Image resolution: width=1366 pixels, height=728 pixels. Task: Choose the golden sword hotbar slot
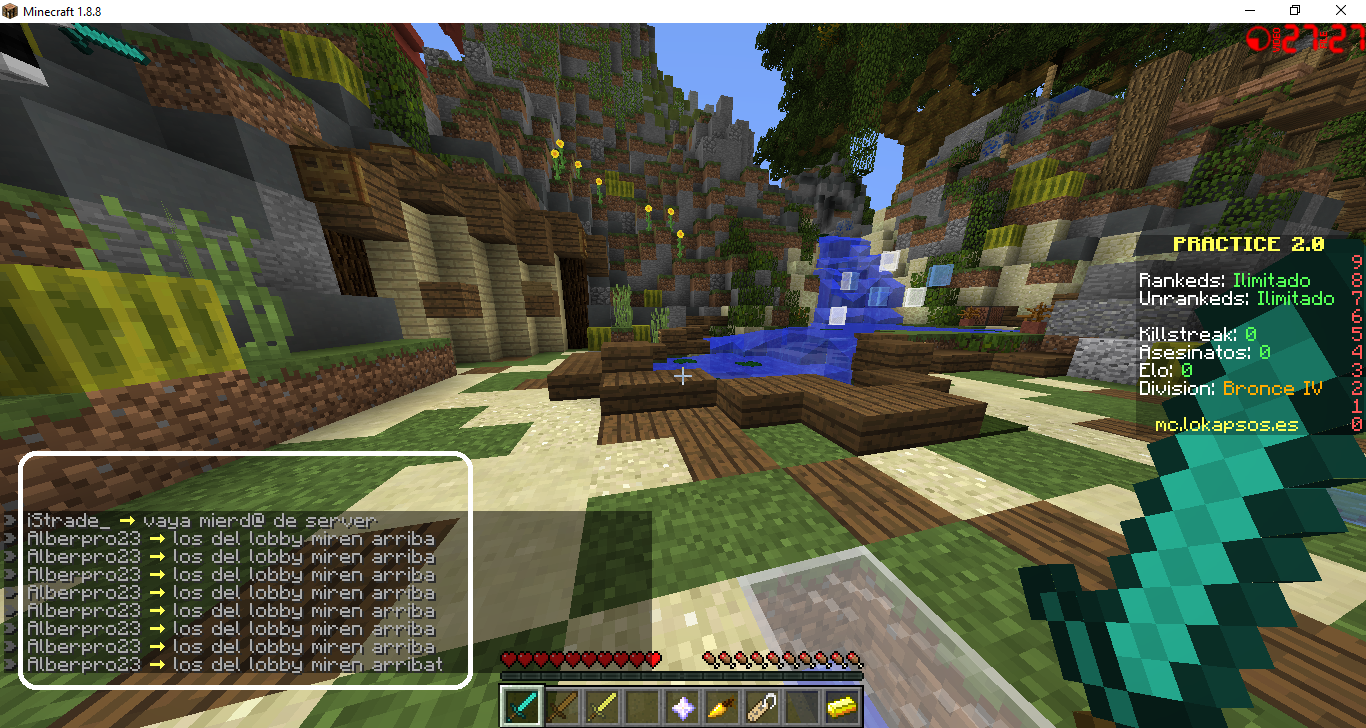(x=602, y=706)
